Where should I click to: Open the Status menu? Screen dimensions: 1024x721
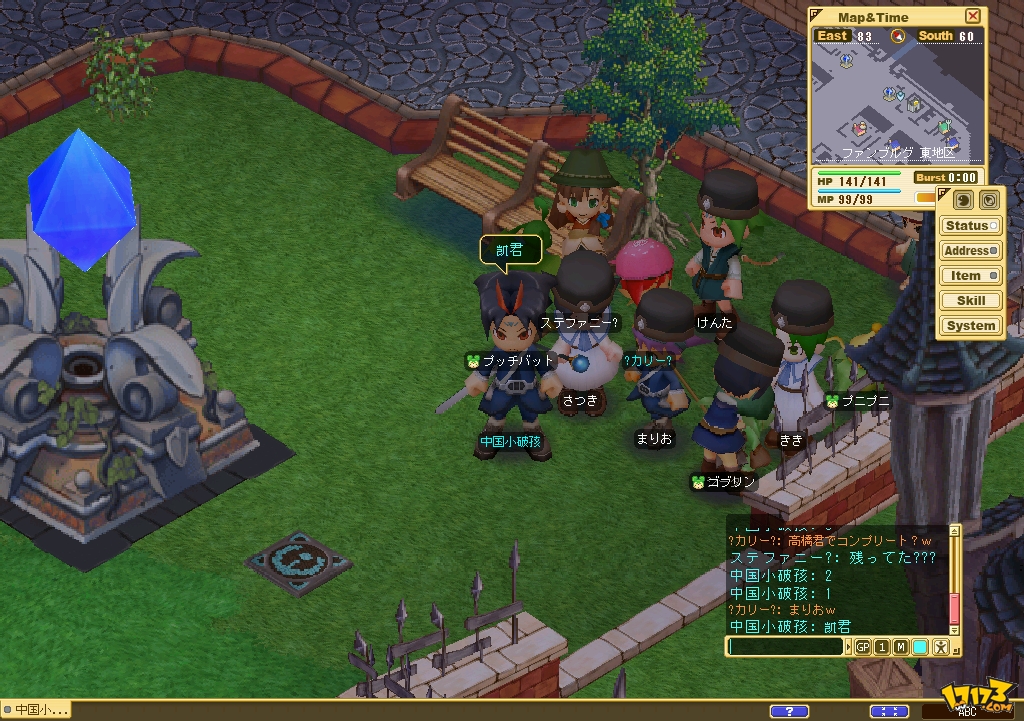[x=970, y=226]
